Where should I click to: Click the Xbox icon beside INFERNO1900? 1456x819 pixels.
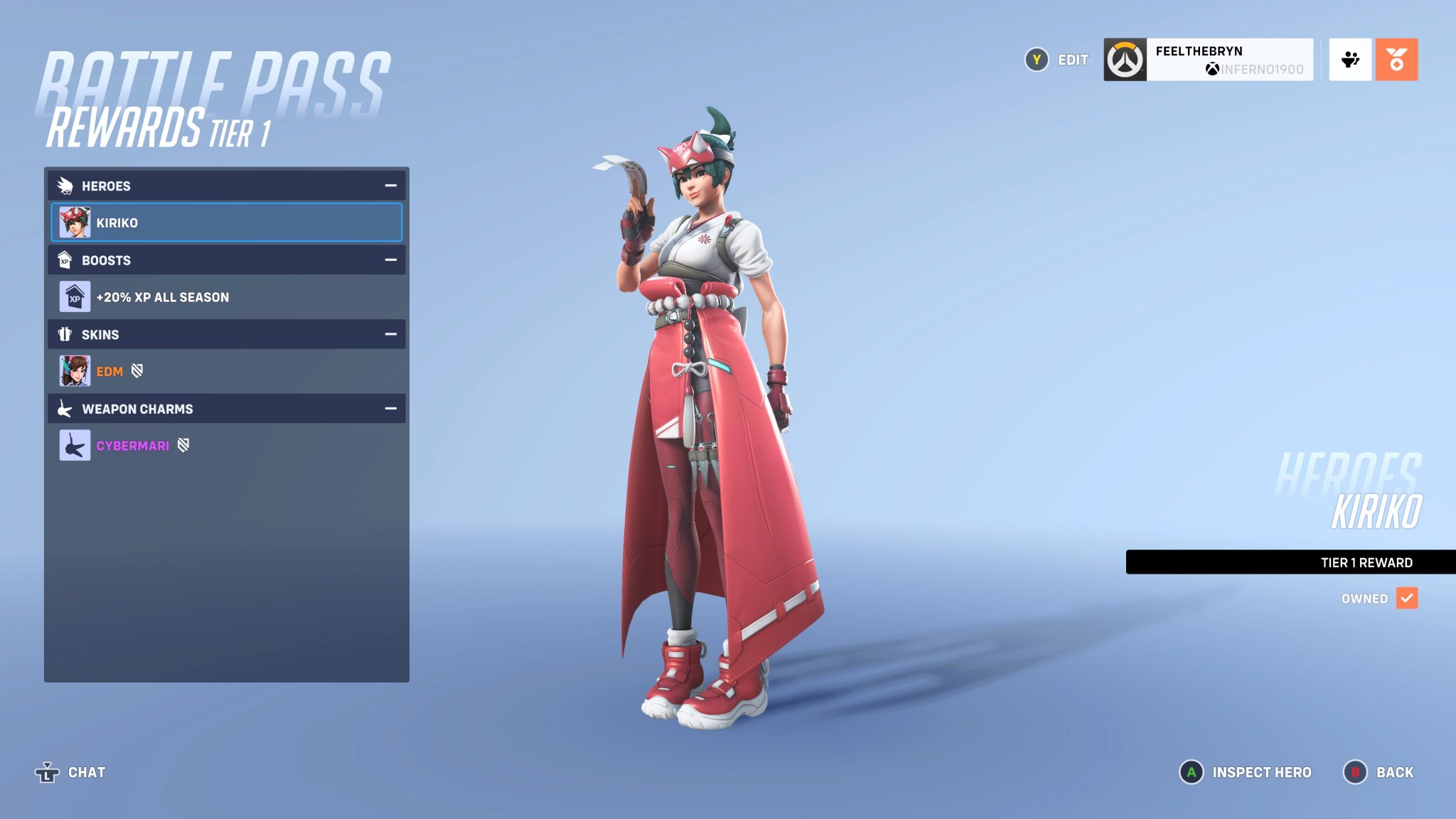1213,69
